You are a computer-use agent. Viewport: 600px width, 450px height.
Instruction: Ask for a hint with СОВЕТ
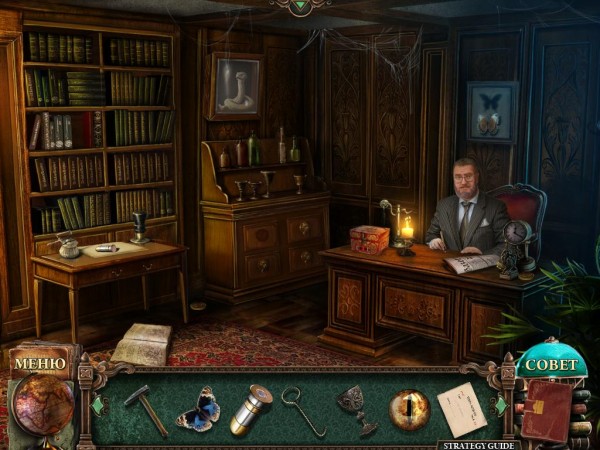(x=552, y=365)
